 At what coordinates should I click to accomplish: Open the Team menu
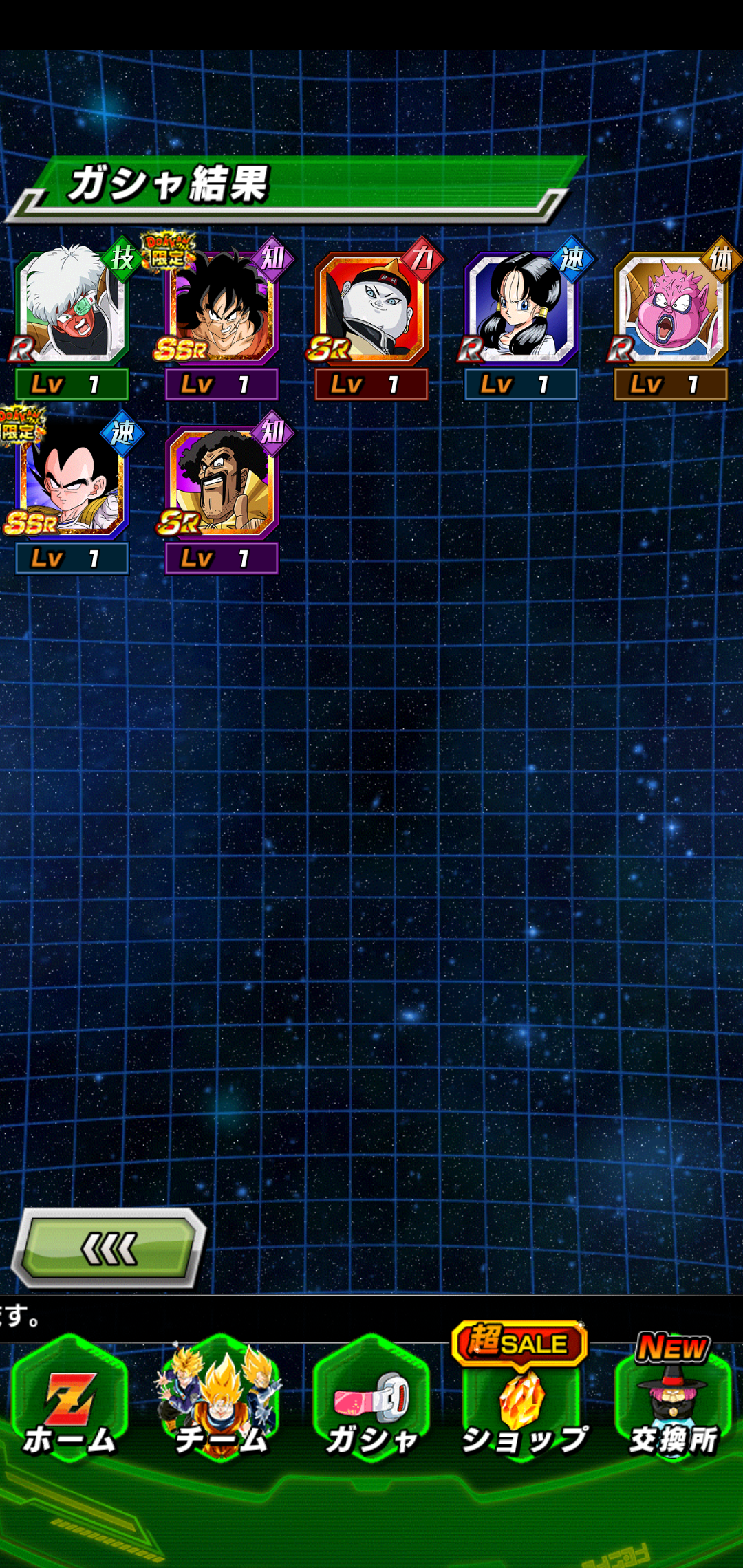[x=221, y=1403]
